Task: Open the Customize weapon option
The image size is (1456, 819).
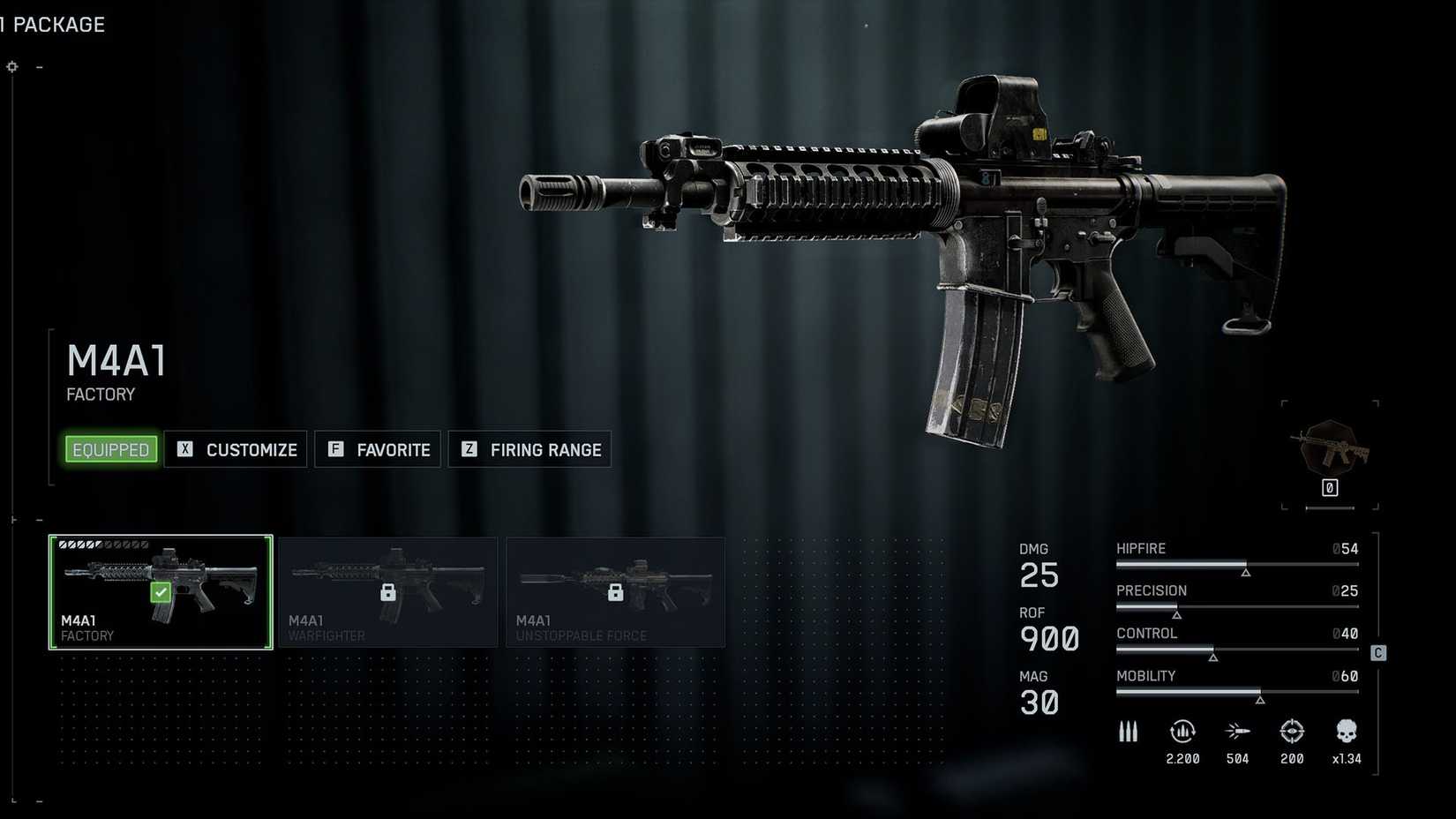Action: (x=236, y=449)
